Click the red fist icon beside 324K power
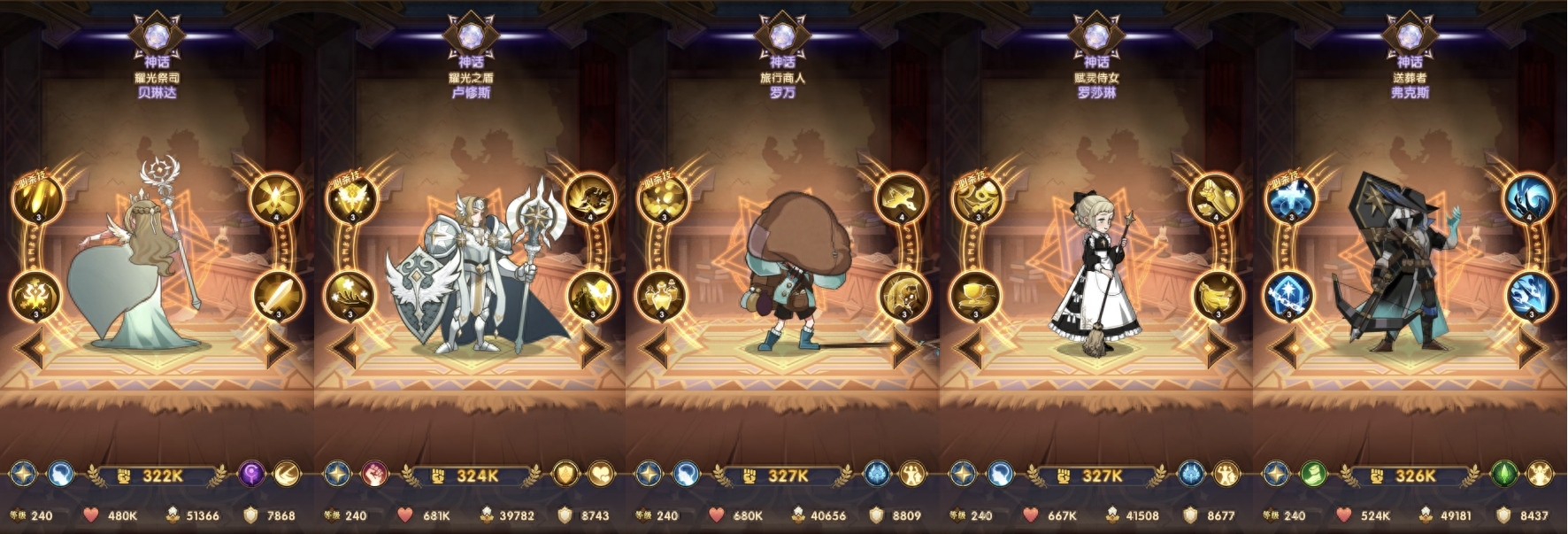 tap(375, 475)
